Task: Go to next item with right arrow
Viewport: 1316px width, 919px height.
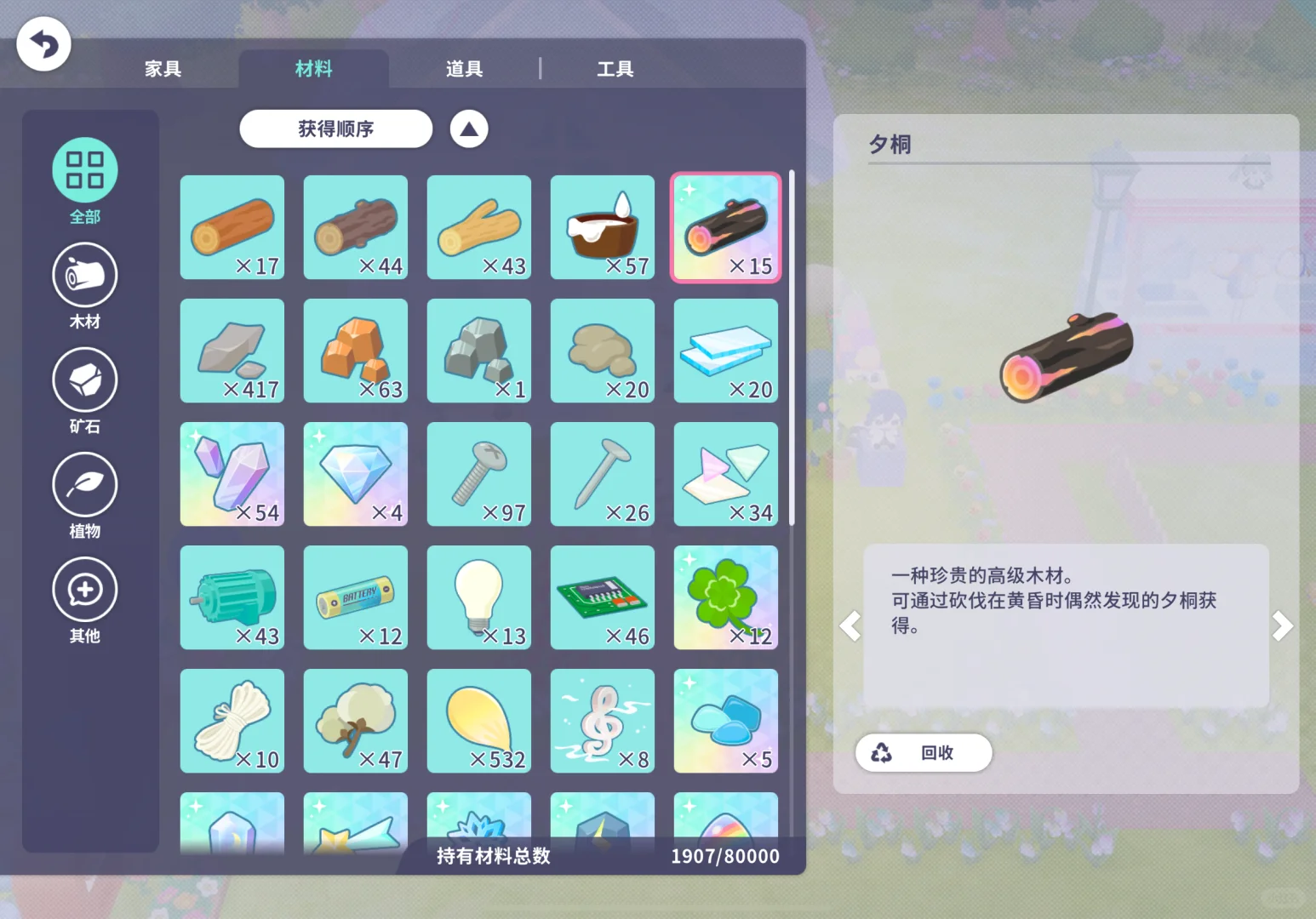Action: [x=1282, y=625]
